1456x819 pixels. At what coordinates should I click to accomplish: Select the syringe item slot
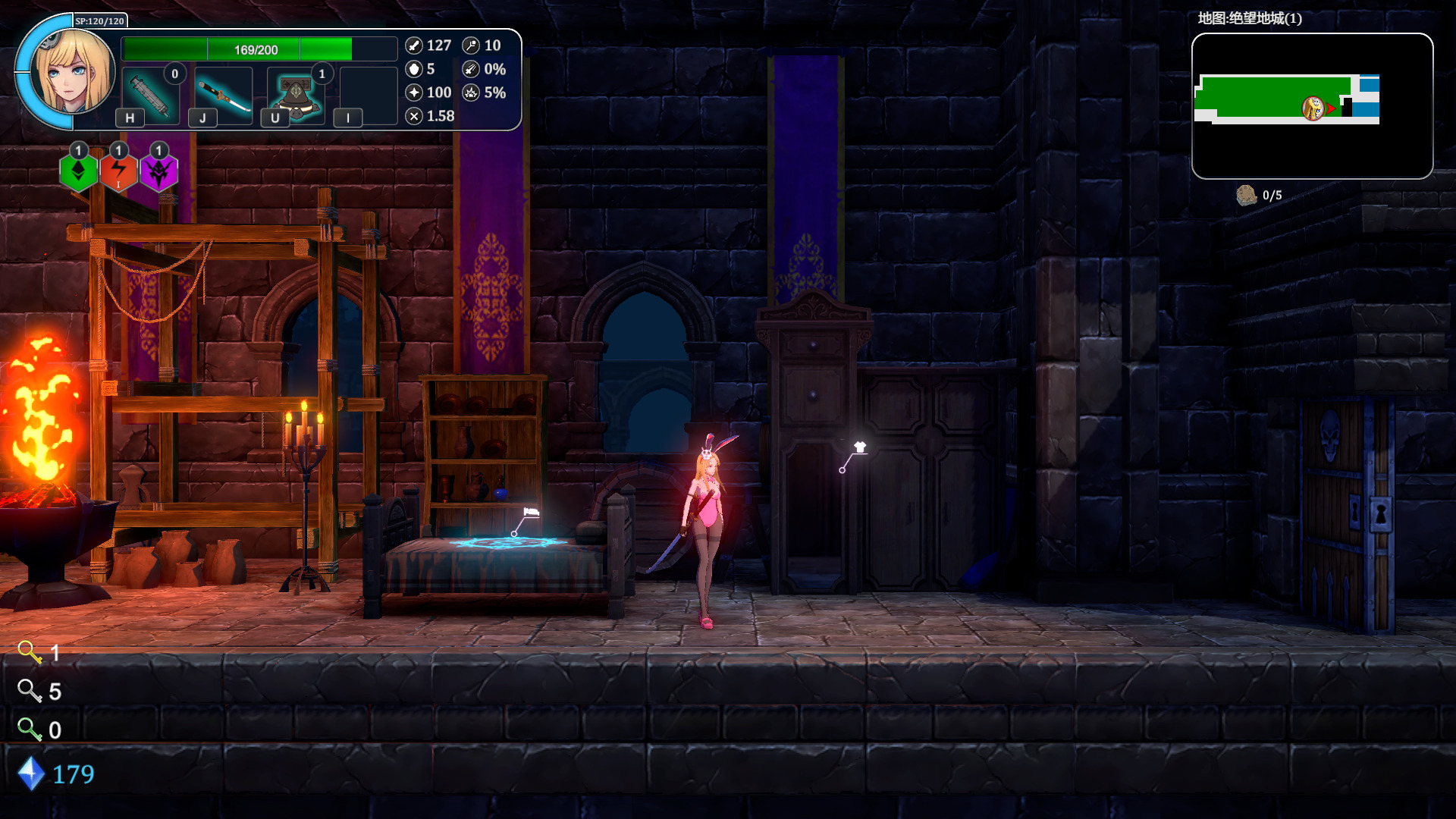click(x=150, y=95)
